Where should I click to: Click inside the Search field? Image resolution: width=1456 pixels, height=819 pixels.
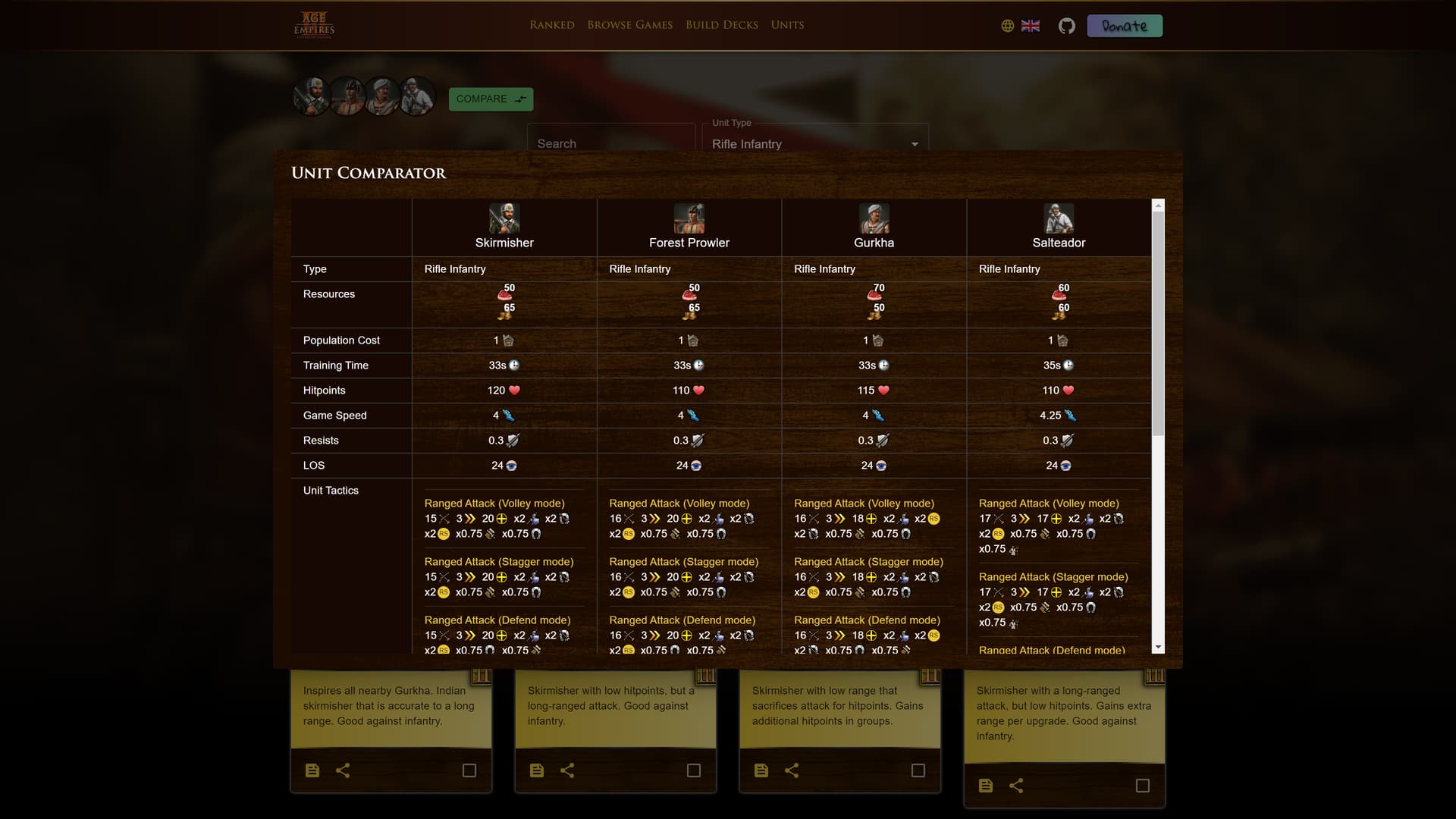tap(610, 143)
